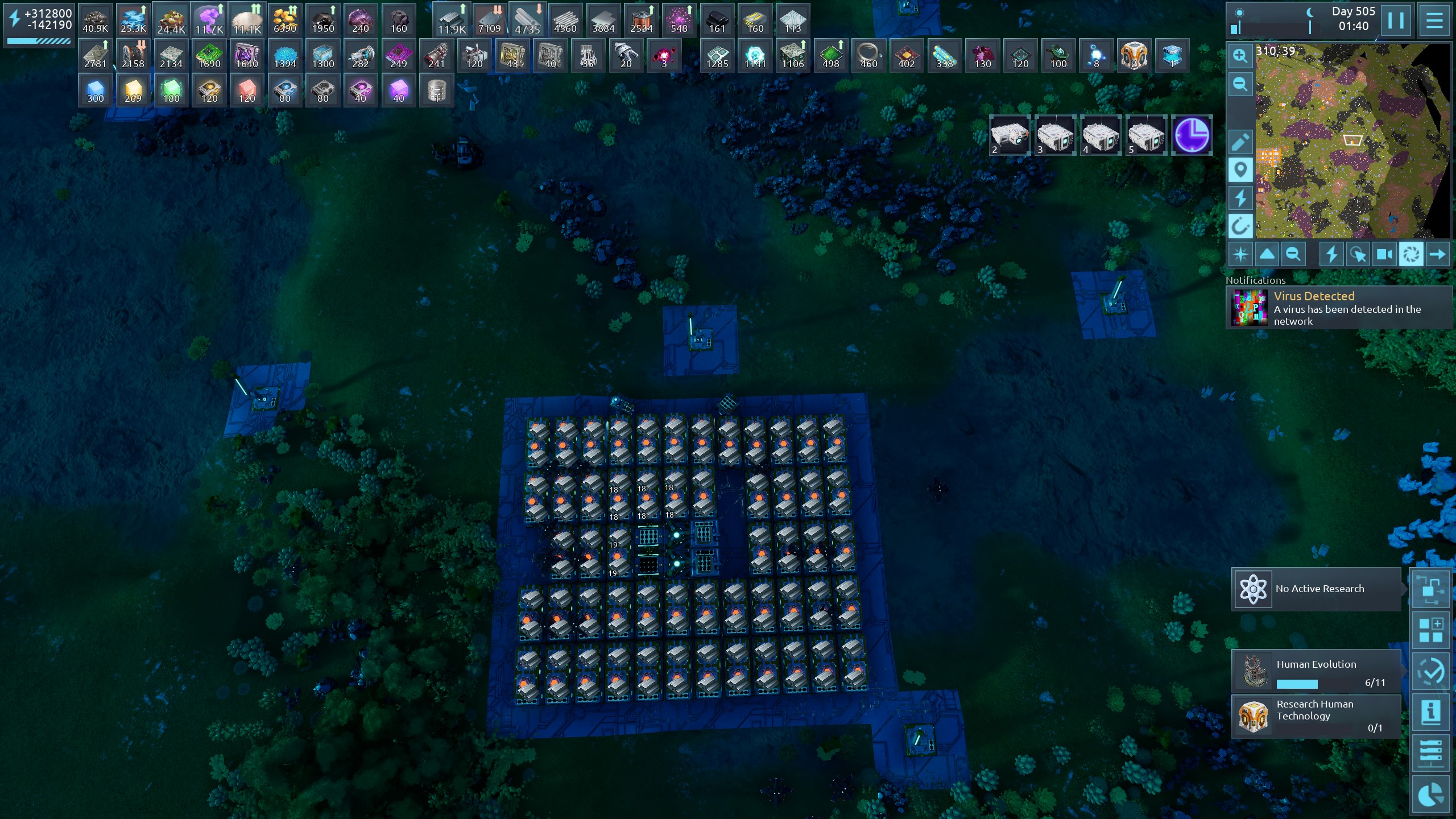Select the hotbar slot numbered 4
Image resolution: width=1456 pixels, height=819 pixels.
(x=1101, y=135)
